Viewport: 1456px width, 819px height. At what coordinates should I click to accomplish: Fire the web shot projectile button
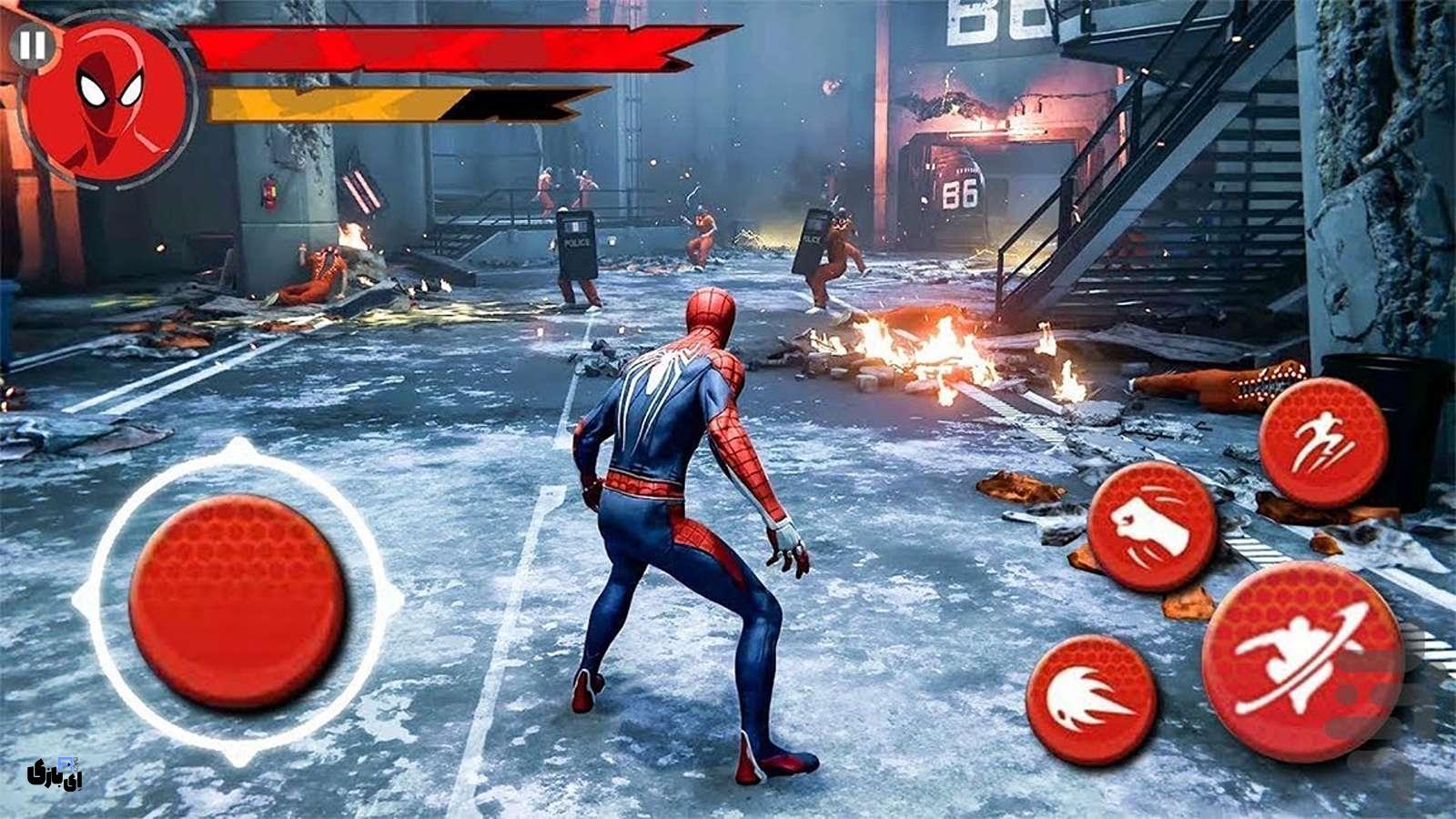pos(1091,700)
